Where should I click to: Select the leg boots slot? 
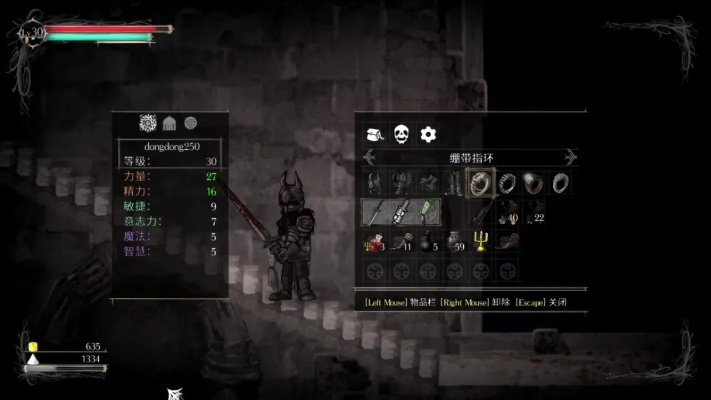point(454,182)
